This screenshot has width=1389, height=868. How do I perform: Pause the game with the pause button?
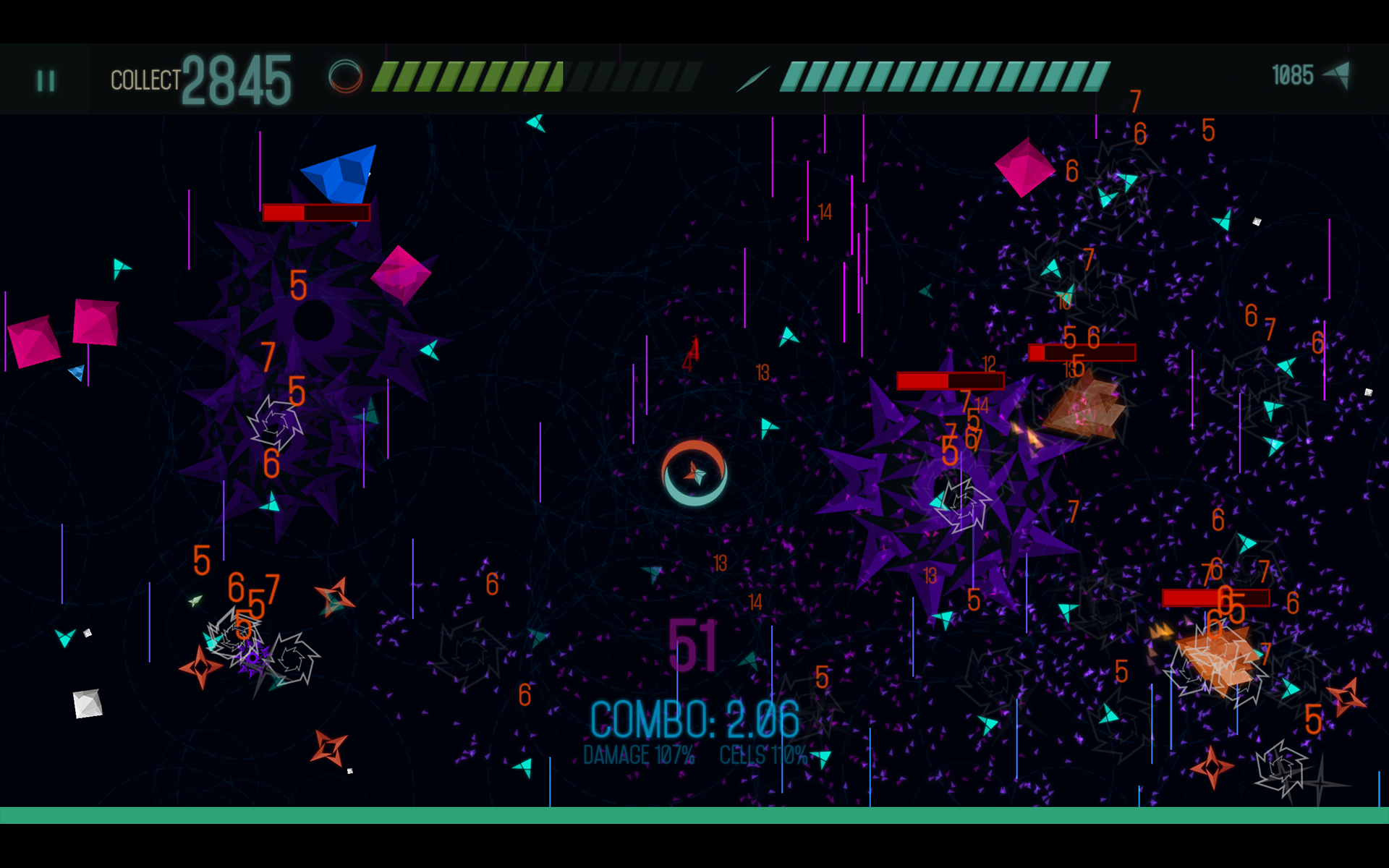[46, 80]
